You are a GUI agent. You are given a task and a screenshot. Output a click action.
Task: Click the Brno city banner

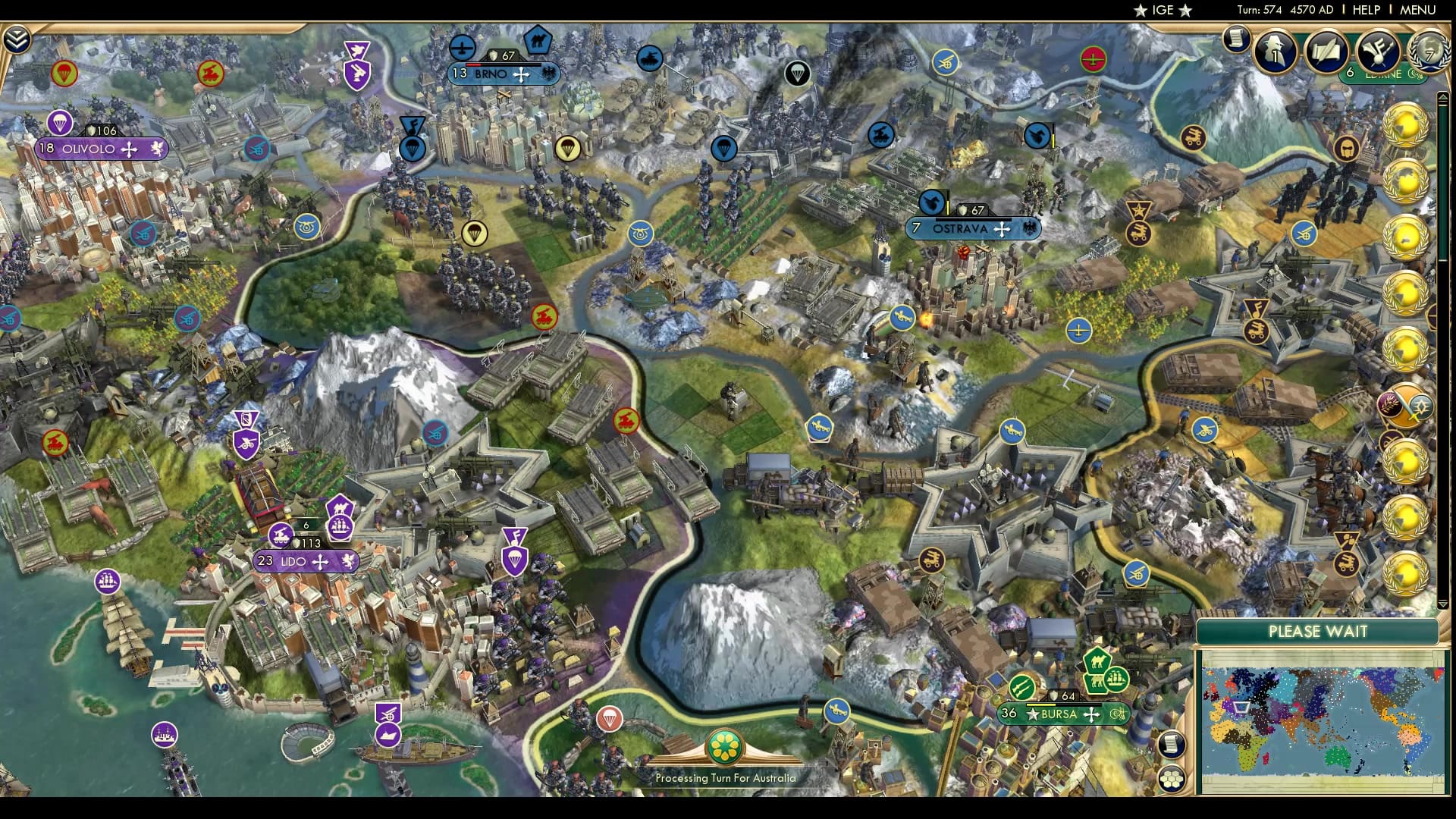[x=504, y=74]
